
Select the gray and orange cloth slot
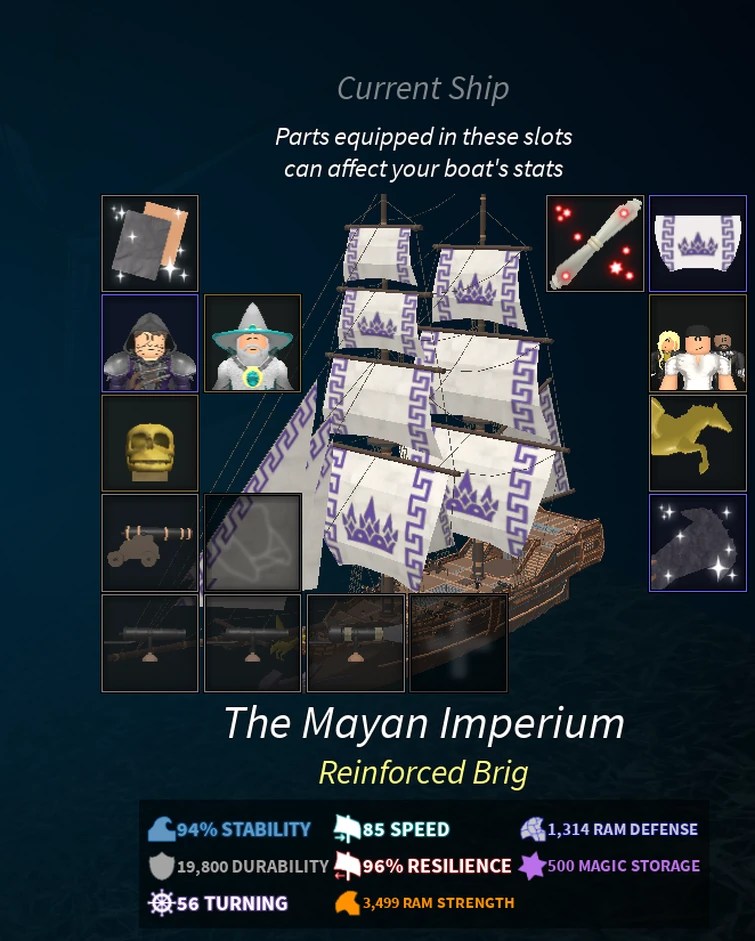coord(150,243)
